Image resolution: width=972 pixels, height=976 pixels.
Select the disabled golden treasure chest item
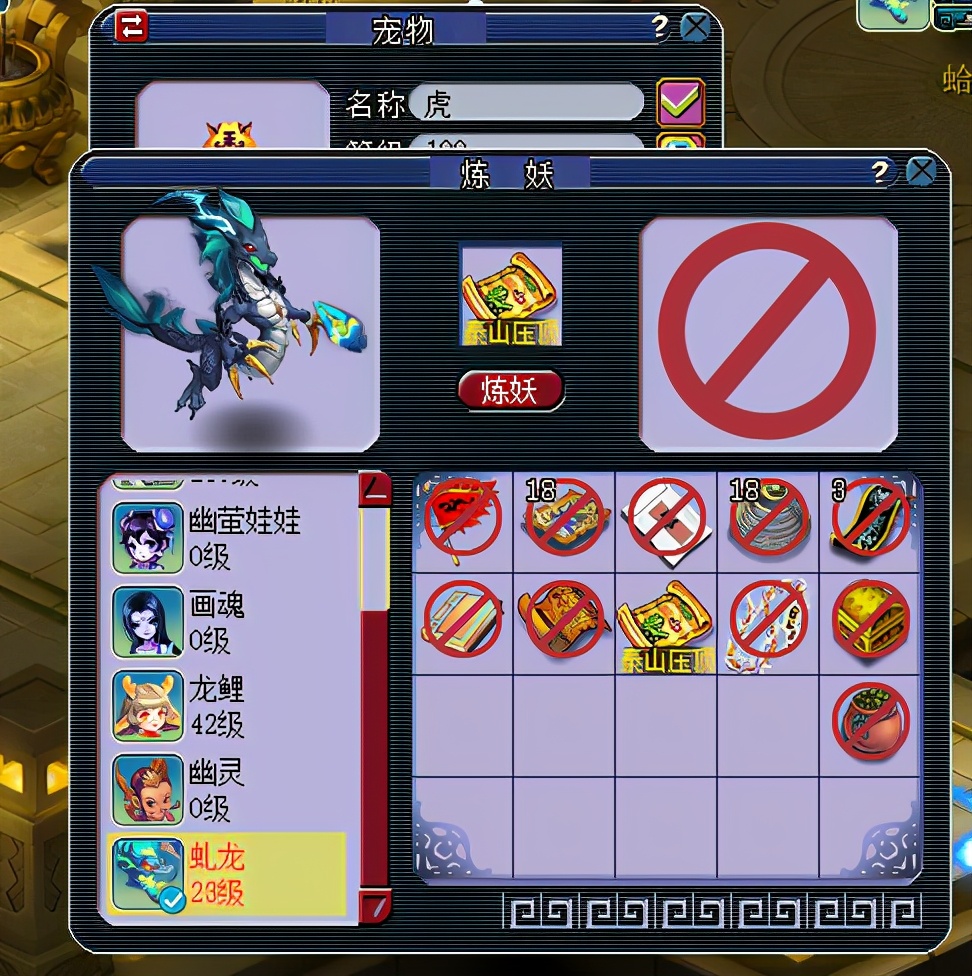[x=870, y=620]
